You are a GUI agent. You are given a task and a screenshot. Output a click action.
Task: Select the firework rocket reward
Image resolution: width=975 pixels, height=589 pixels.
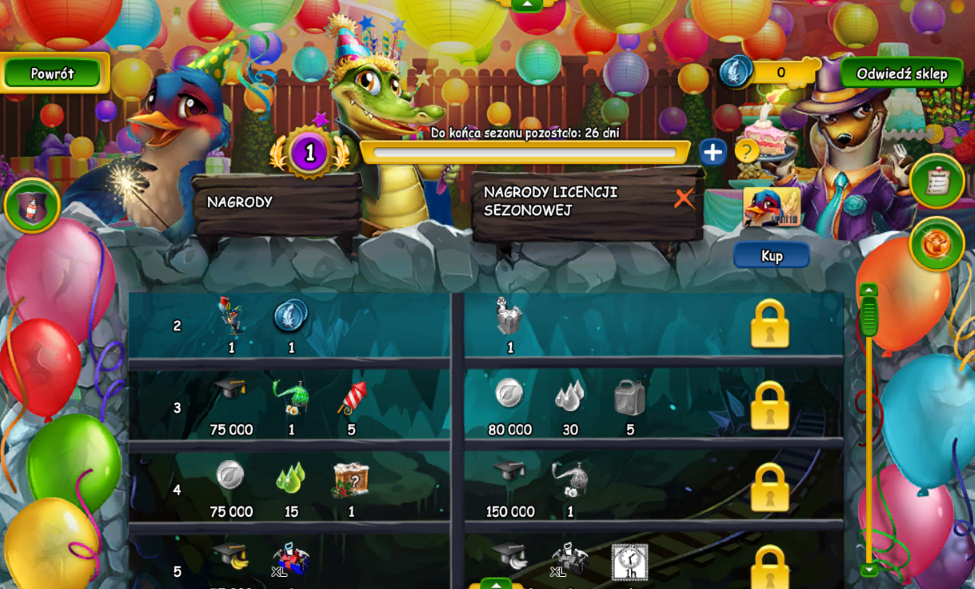click(351, 398)
